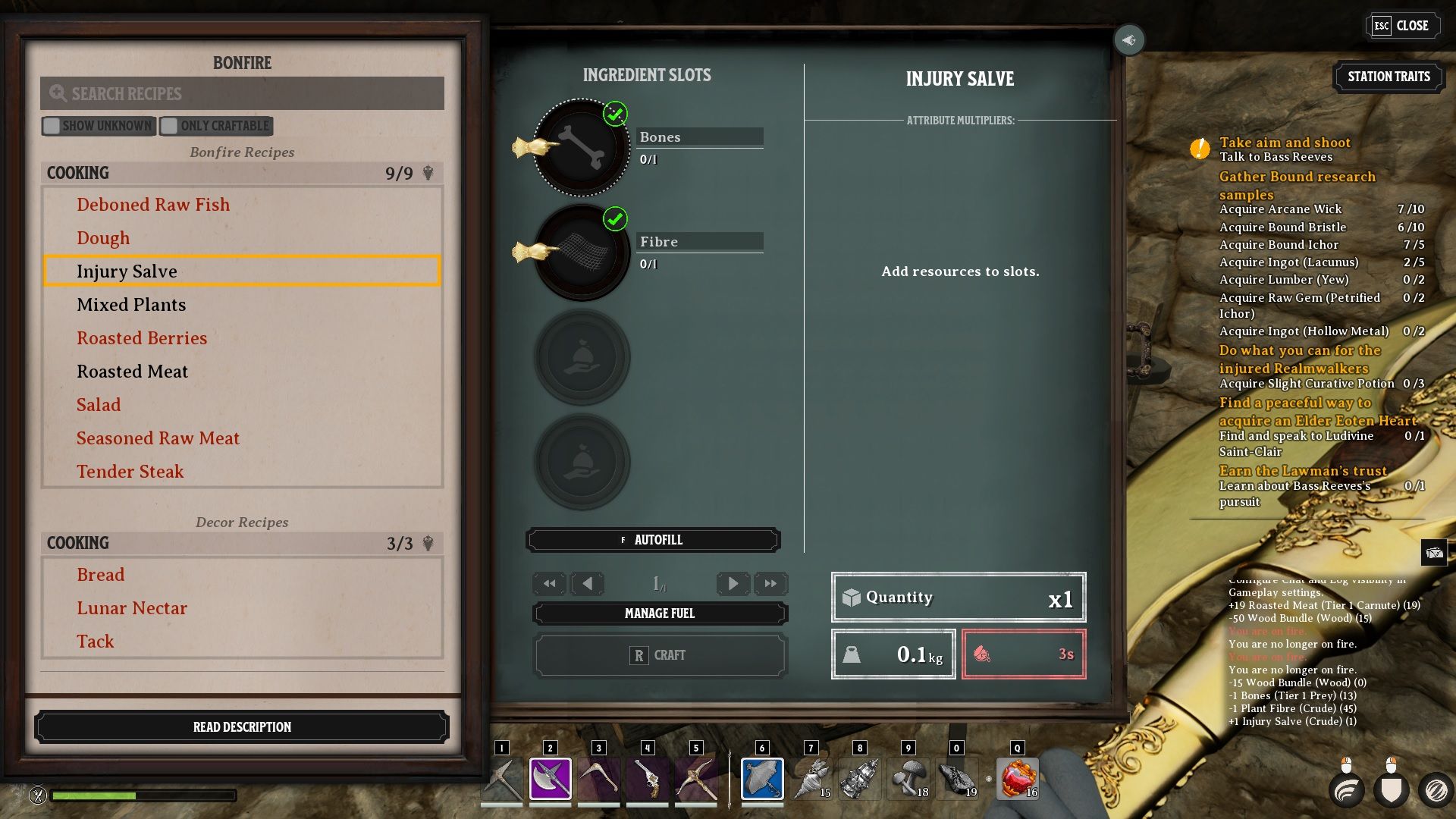
Task: Go to the next recipe page
Action: coord(733,583)
